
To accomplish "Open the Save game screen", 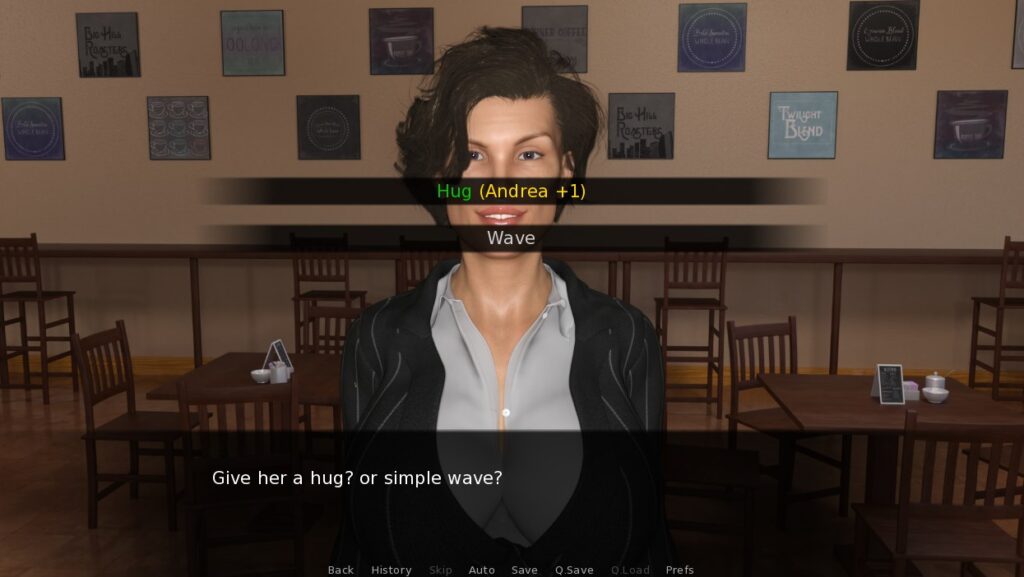I will click(525, 570).
